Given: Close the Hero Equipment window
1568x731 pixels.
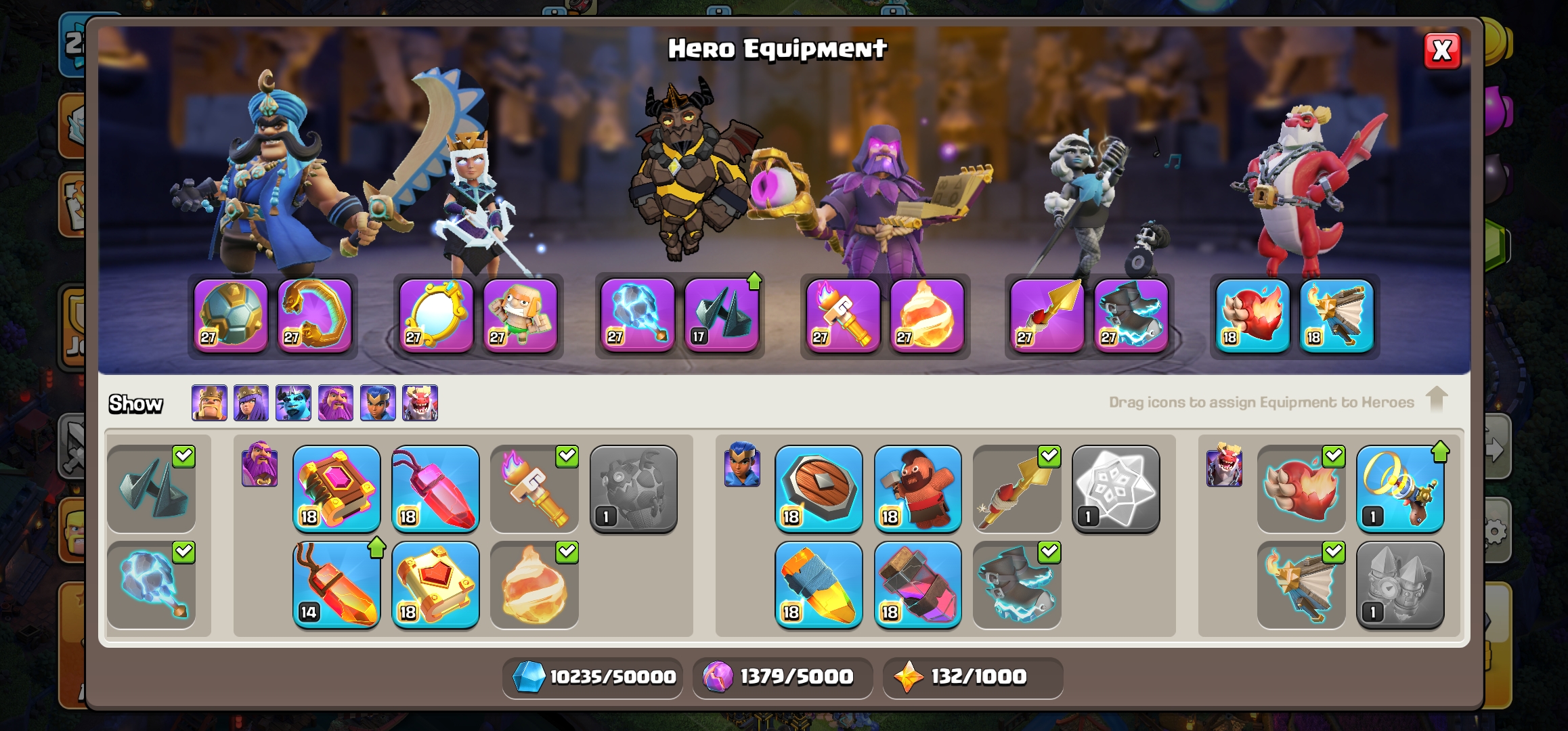Looking at the screenshot, I should pyautogui.click(x=1441, y=51).
